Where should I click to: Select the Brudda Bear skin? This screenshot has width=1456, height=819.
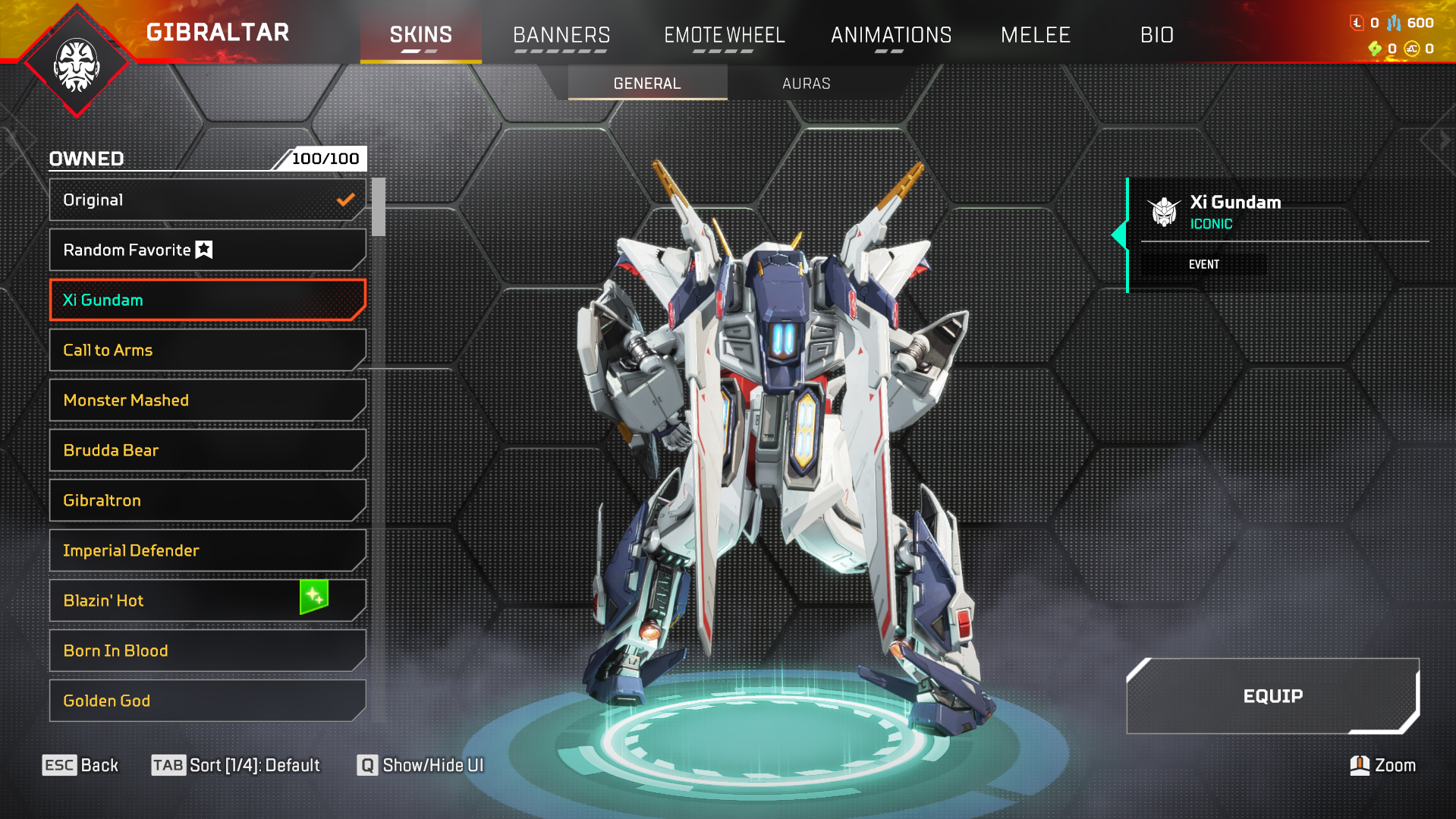(x=206, y=450)
